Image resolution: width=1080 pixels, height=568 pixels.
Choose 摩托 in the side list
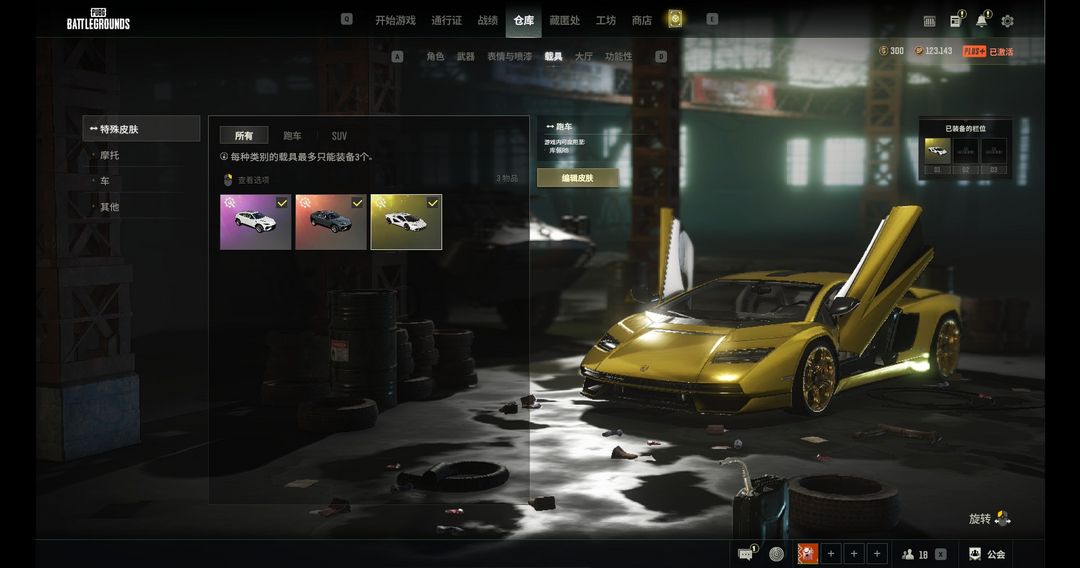coord(110,155)
